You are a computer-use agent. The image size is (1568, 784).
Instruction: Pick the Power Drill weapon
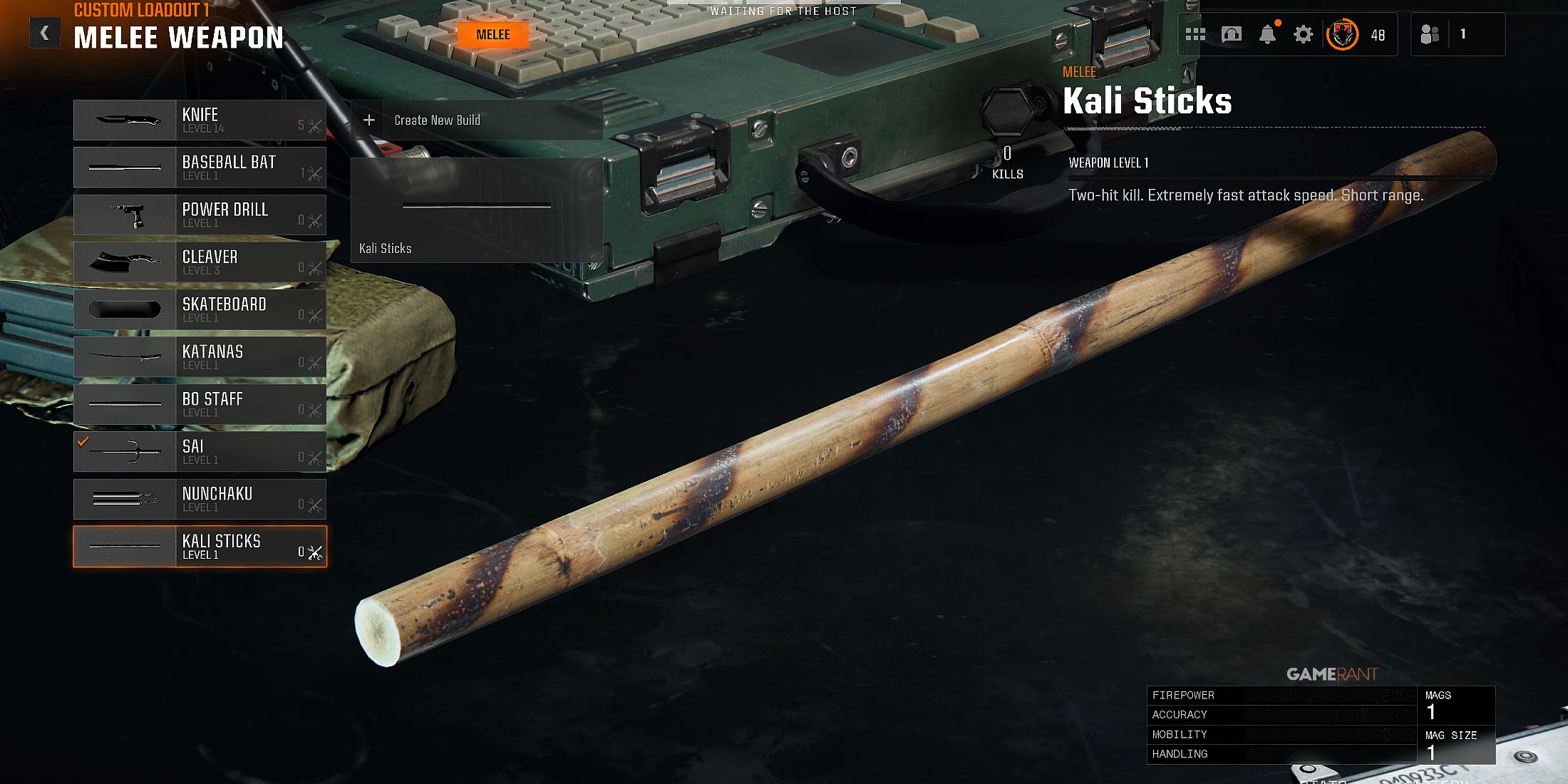pyautogui.click(x=200, y=215)
